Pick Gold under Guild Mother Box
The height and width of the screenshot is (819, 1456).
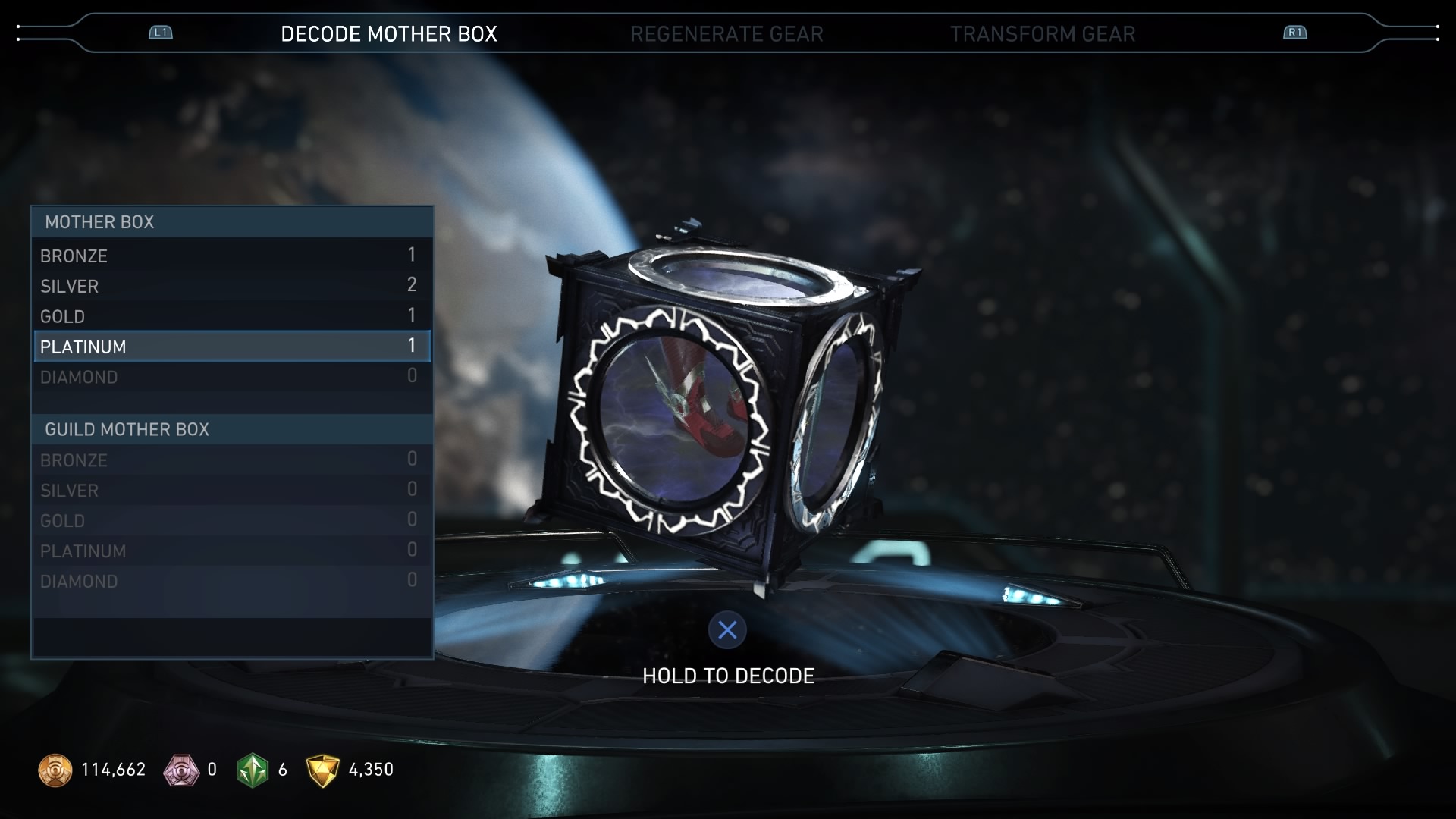point(231,521)
